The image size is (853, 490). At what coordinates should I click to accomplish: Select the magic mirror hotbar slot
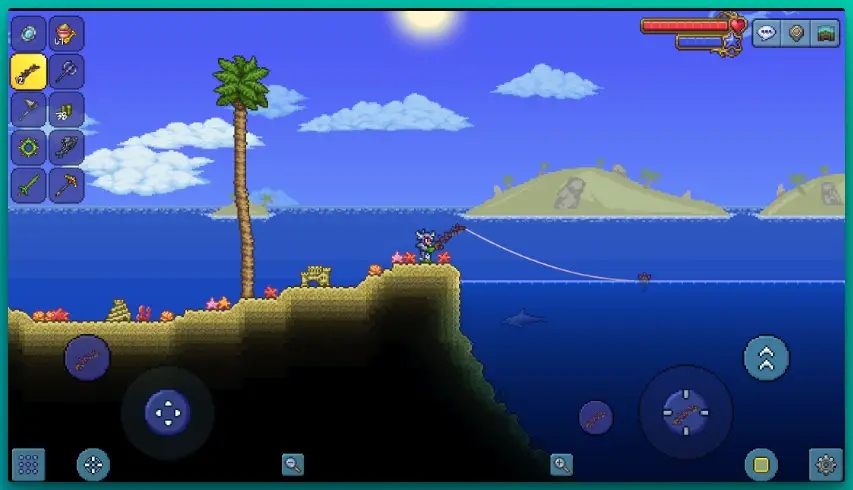pos(28,34)
